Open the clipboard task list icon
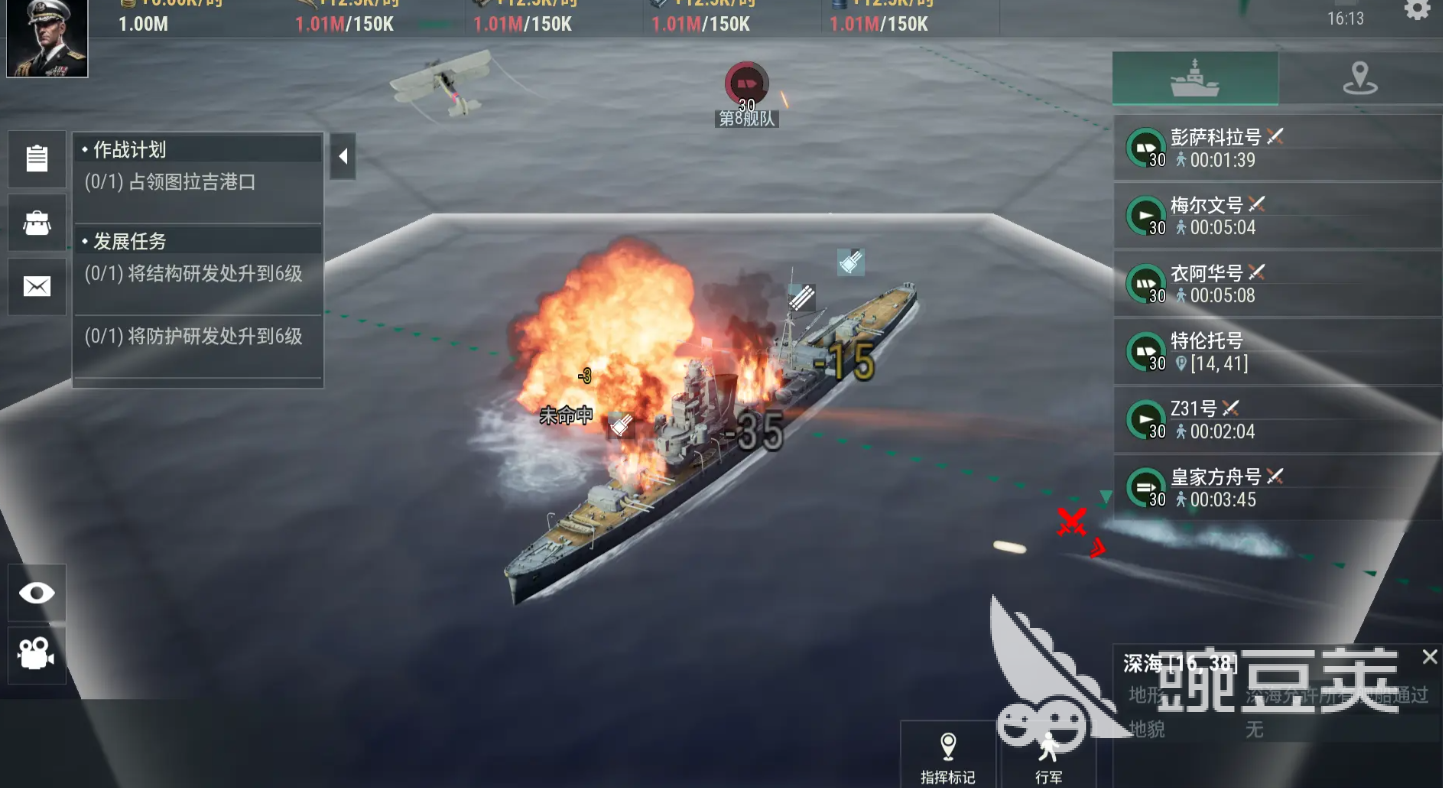The width and height of the screenshot is (1443, 788). tap(37, 159)
